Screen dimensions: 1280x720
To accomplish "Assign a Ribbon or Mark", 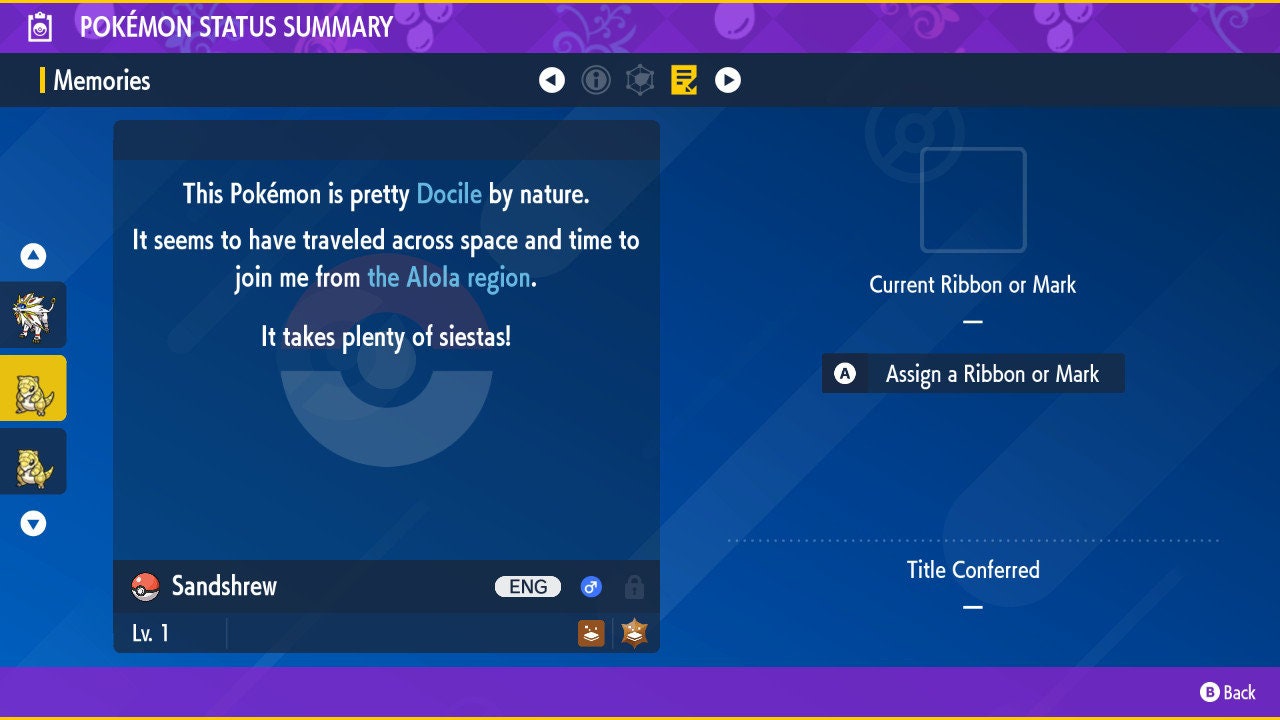I will point(973,374).
